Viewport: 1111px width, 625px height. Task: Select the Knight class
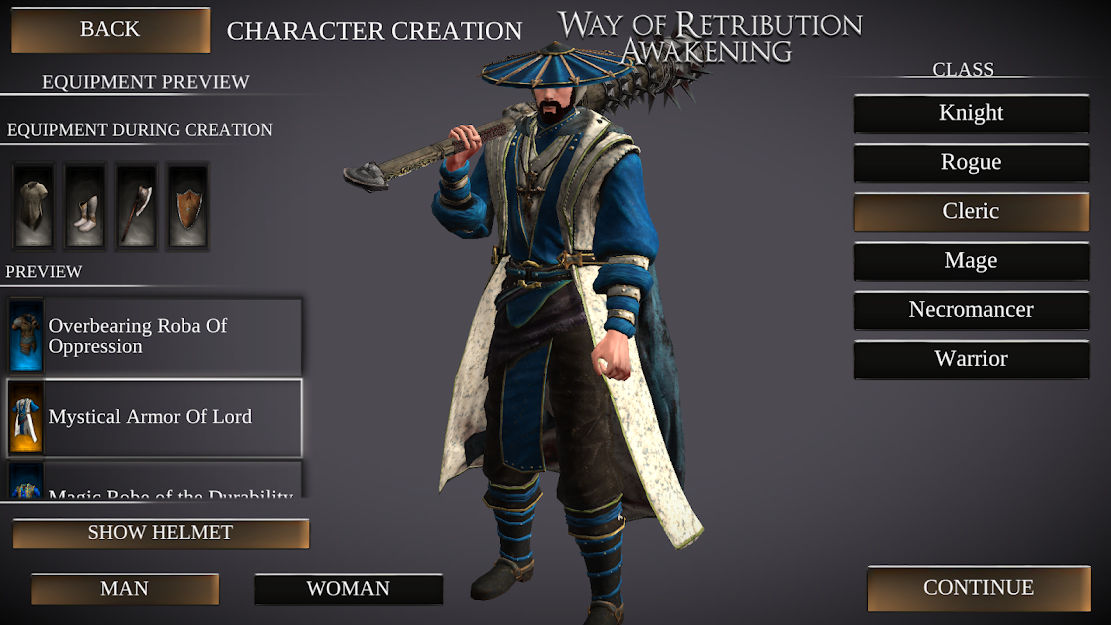tap(971, 113)
